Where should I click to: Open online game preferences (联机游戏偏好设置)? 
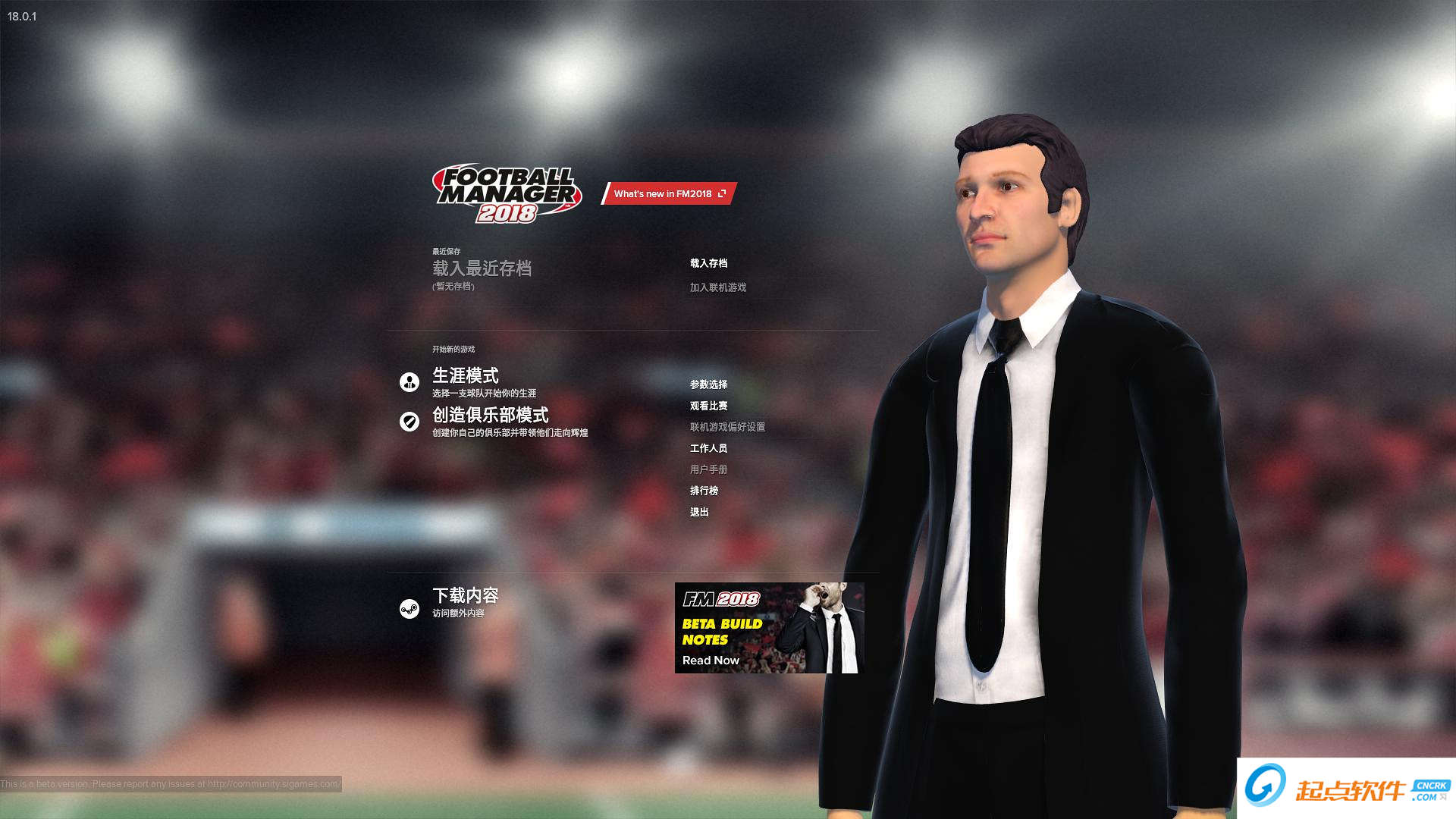pyautogui.click(x=727, y=427)
